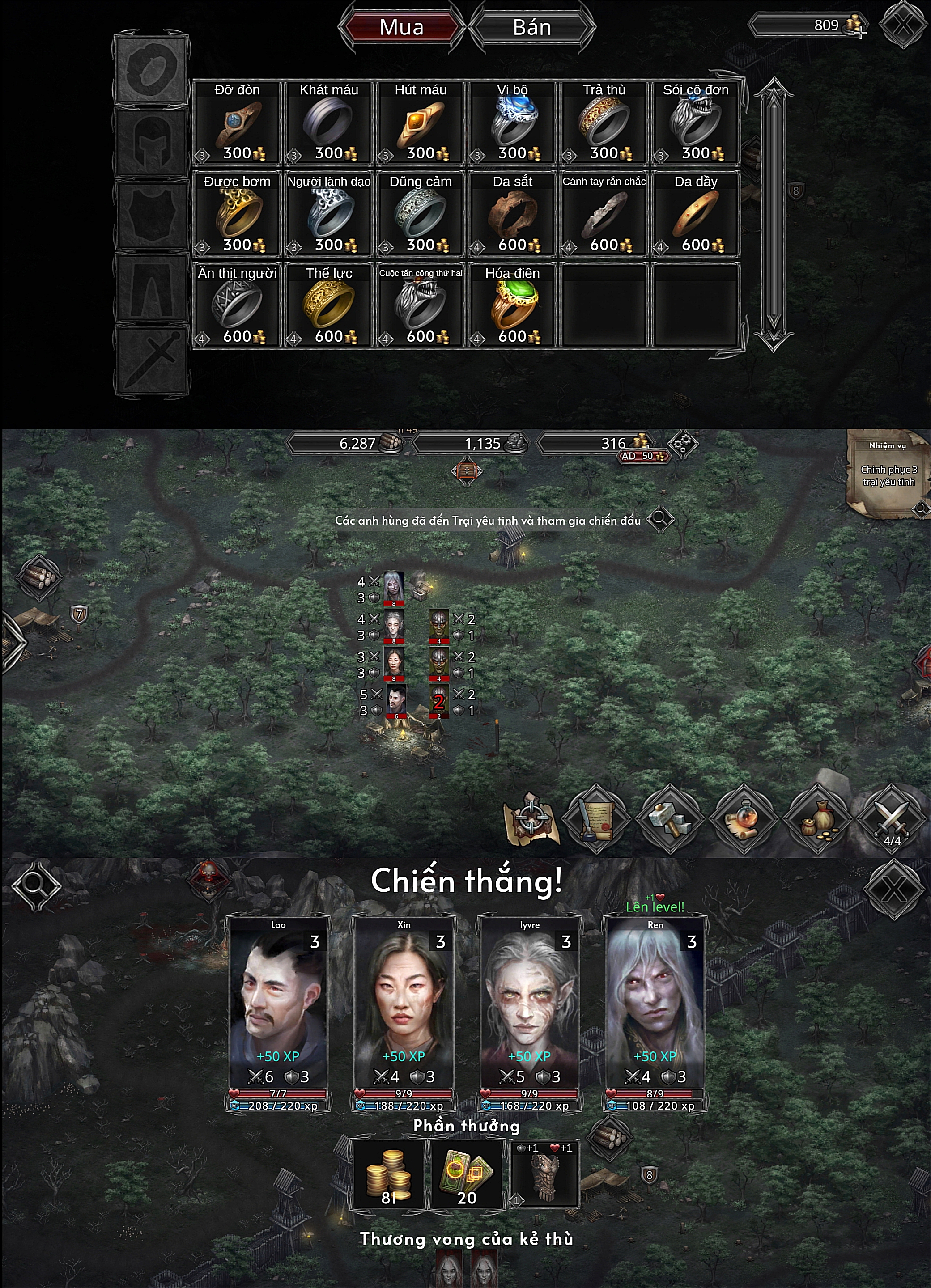Open the sword weapon category

(151, 360)
